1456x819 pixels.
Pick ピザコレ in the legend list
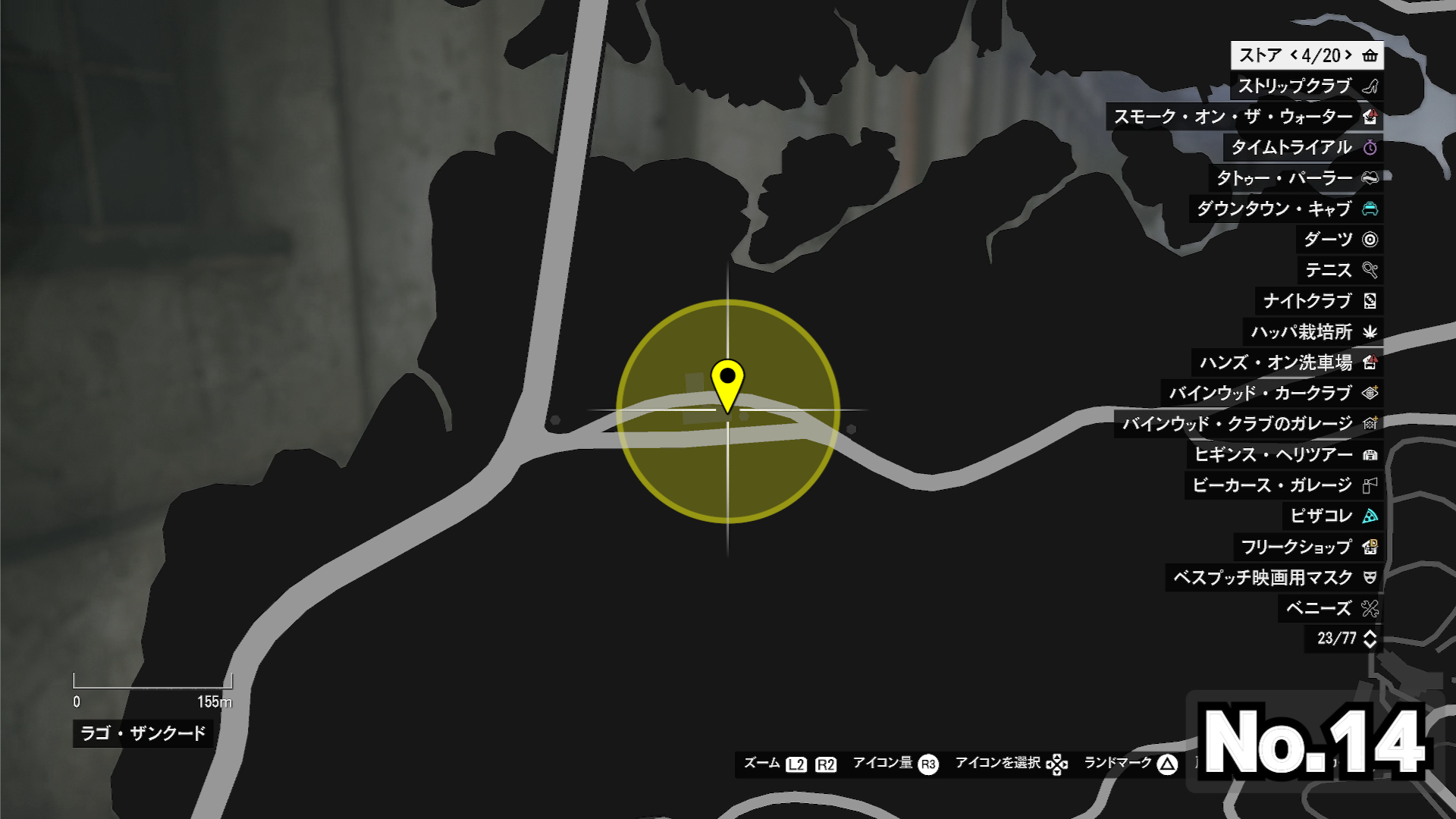[1332, 516]
